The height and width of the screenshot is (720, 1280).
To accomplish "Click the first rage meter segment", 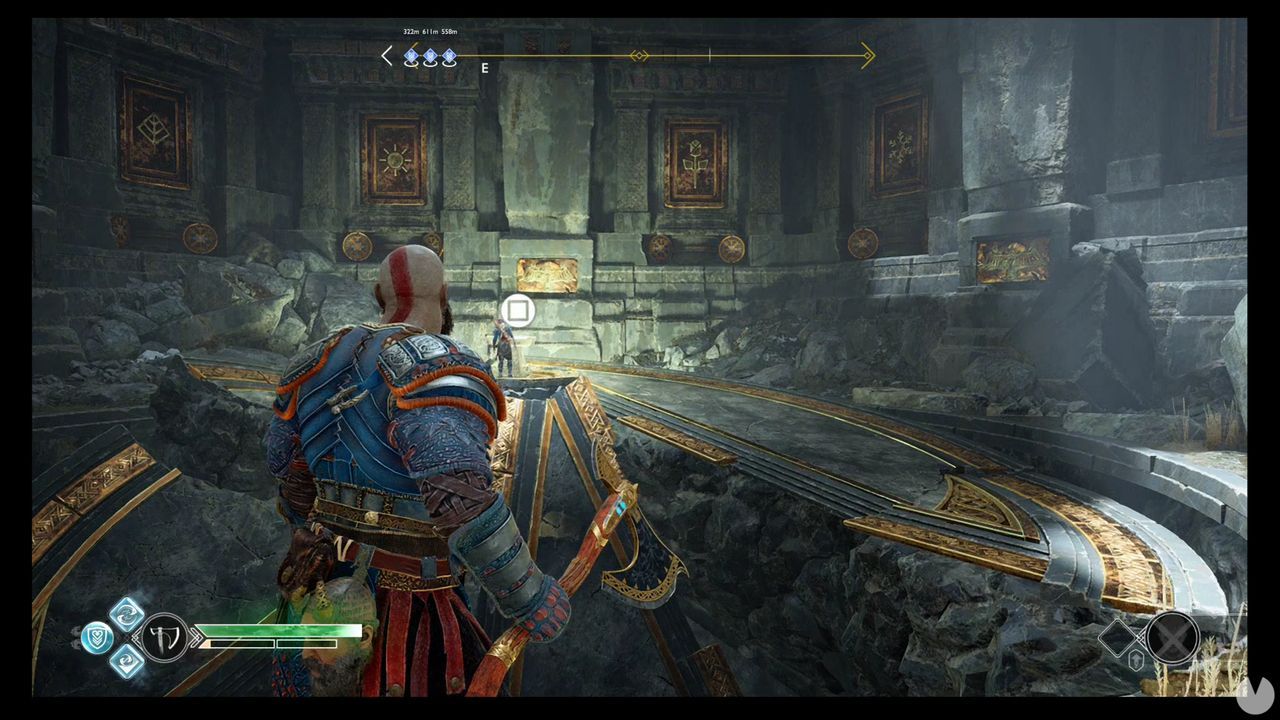I will point(241,643).
